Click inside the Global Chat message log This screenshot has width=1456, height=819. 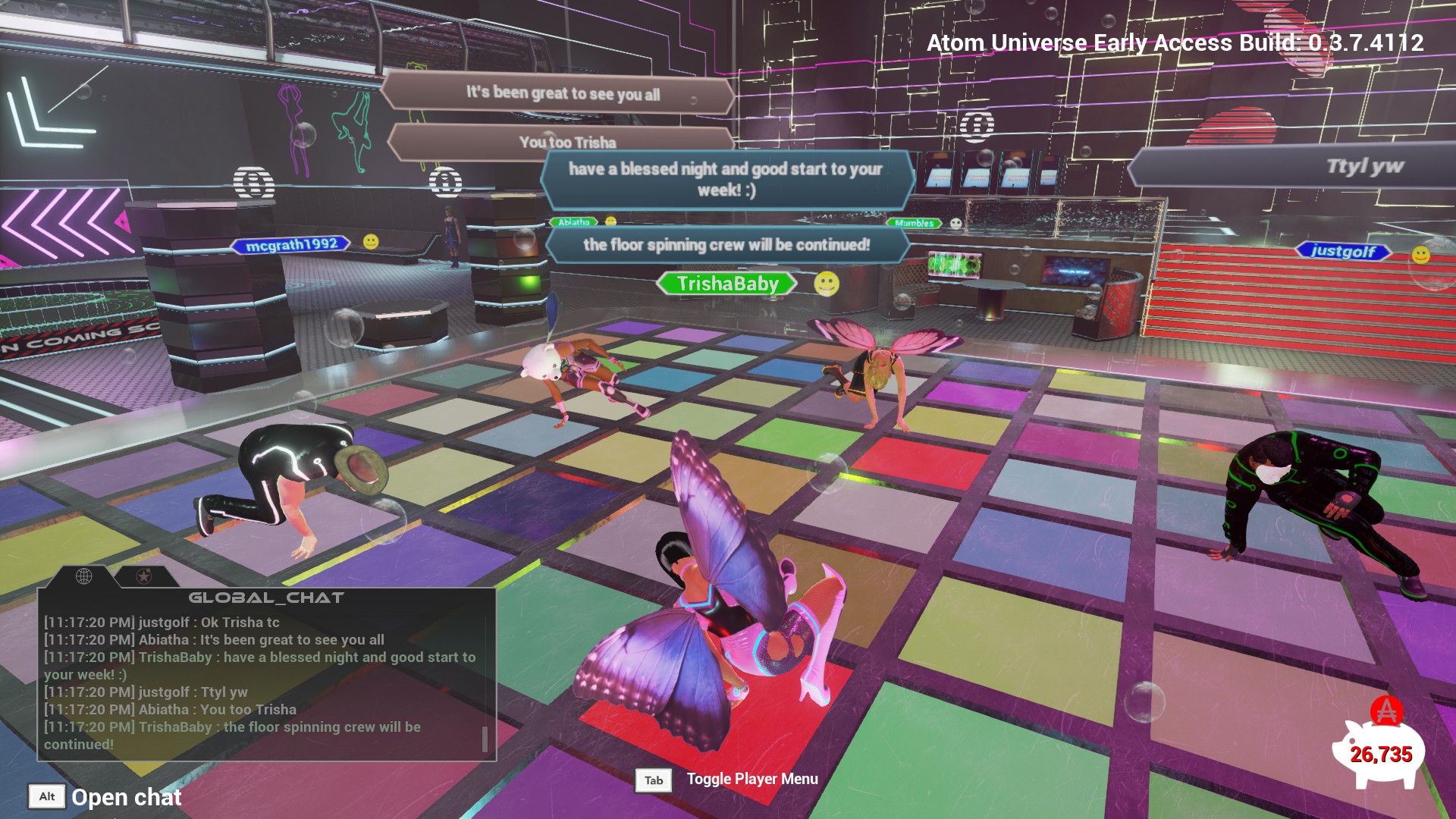click(x=258, y=682)
